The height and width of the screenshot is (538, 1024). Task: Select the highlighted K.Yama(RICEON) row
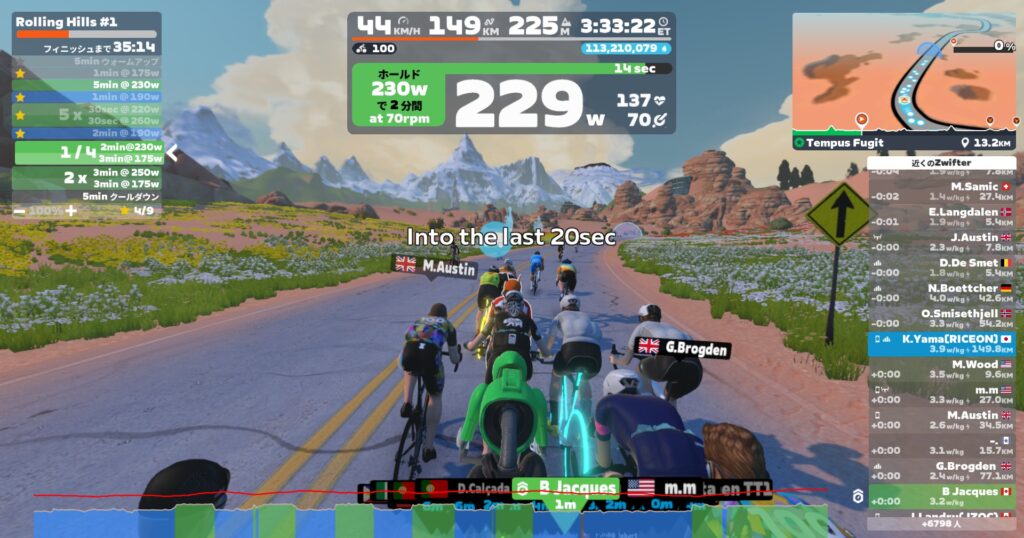(942, 343)
